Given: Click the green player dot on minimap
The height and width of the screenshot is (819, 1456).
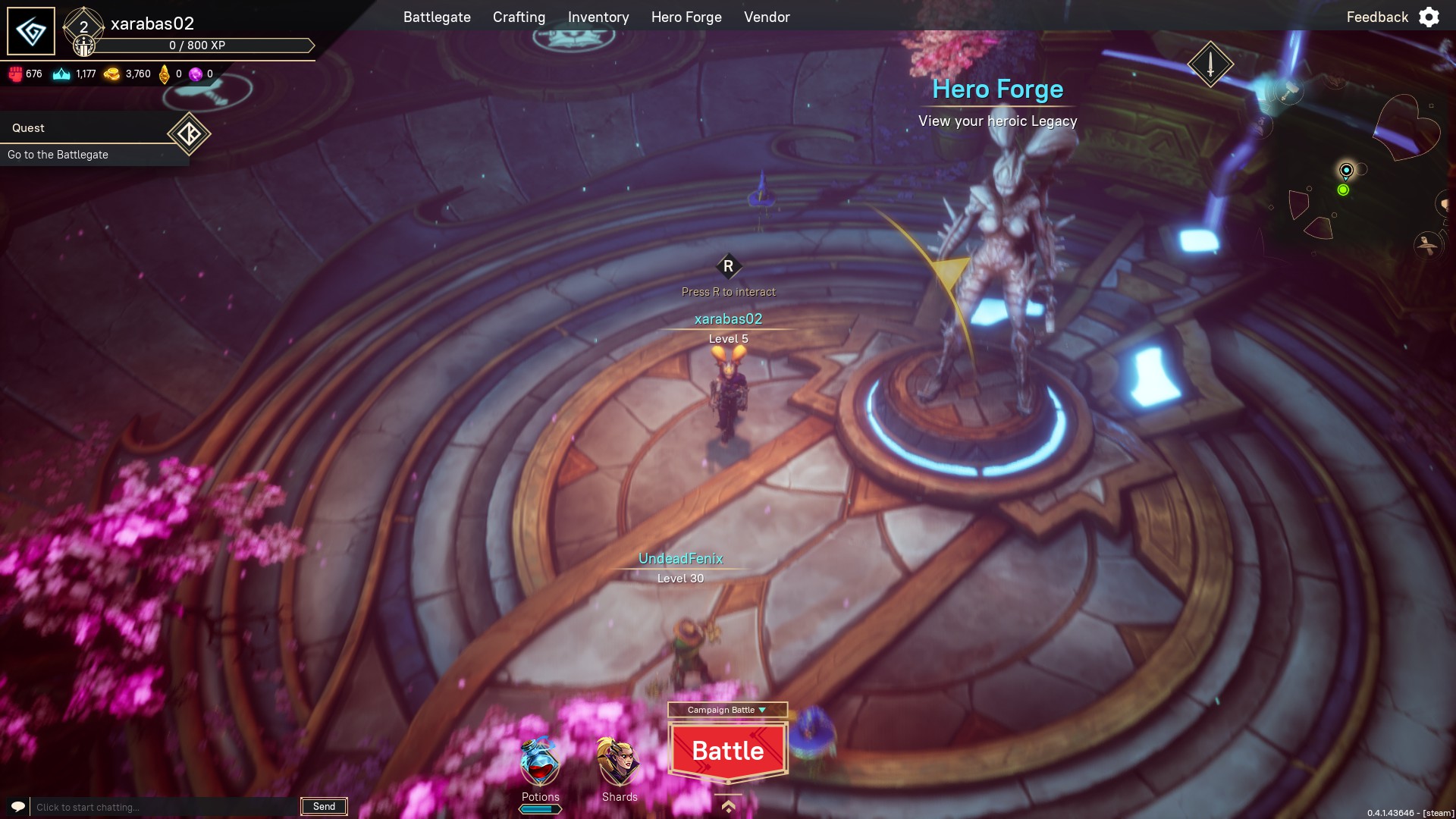Looking at the screenshot, I should pos(1344,189).
